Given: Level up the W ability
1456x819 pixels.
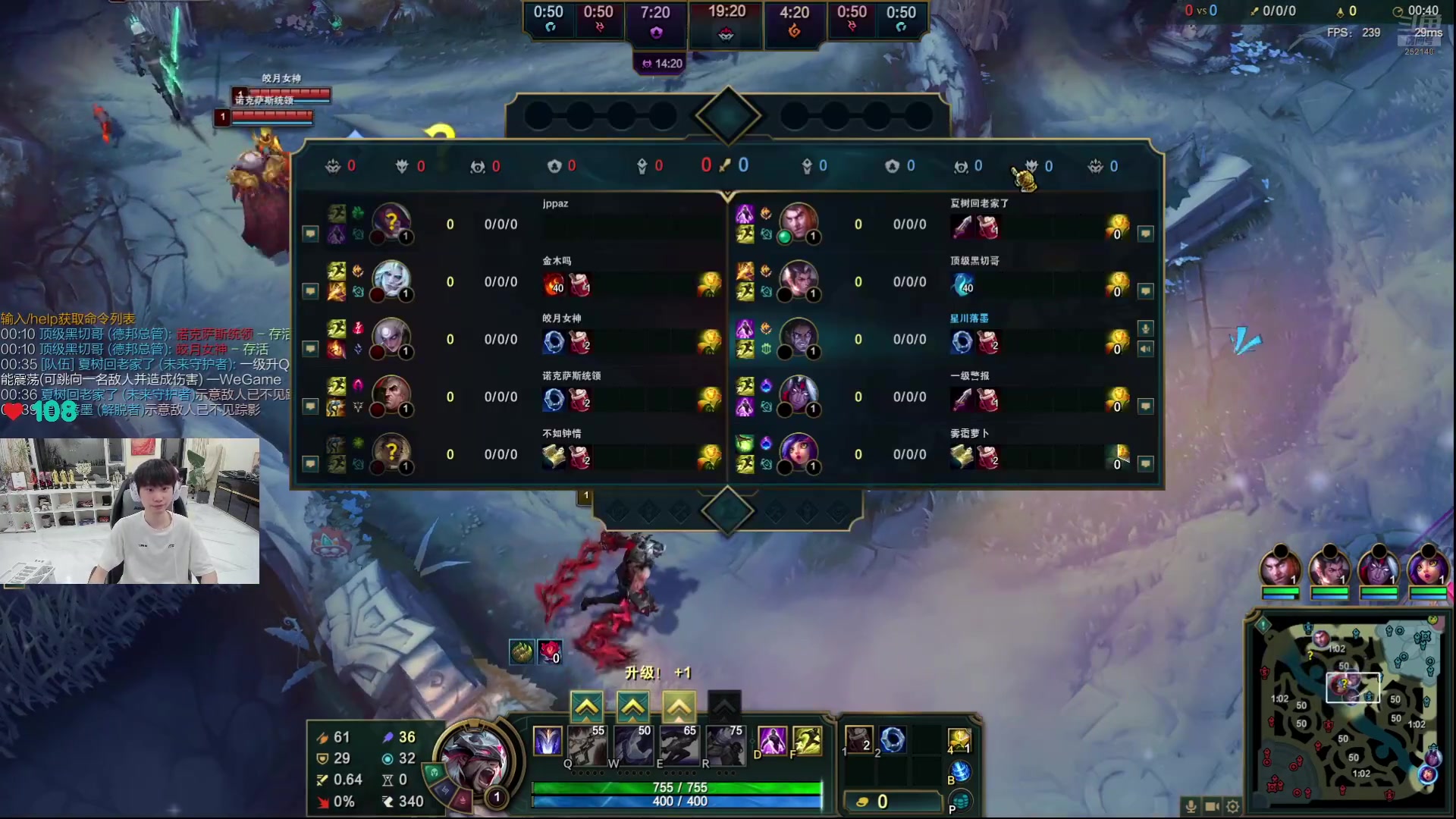Looking at the screenshot, I should click(x=632, y=708).
